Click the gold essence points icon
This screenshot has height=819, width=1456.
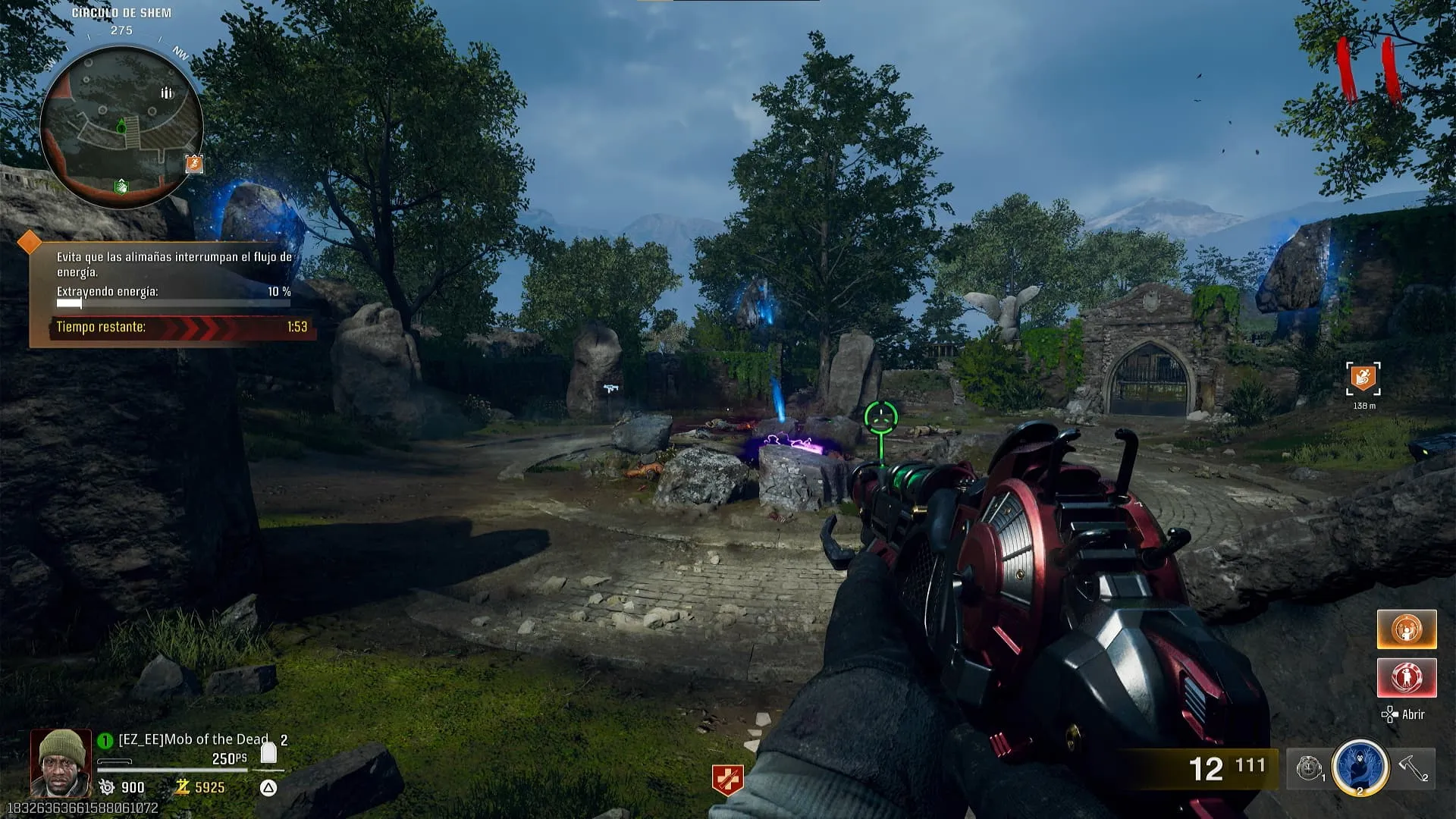(183, 787)
